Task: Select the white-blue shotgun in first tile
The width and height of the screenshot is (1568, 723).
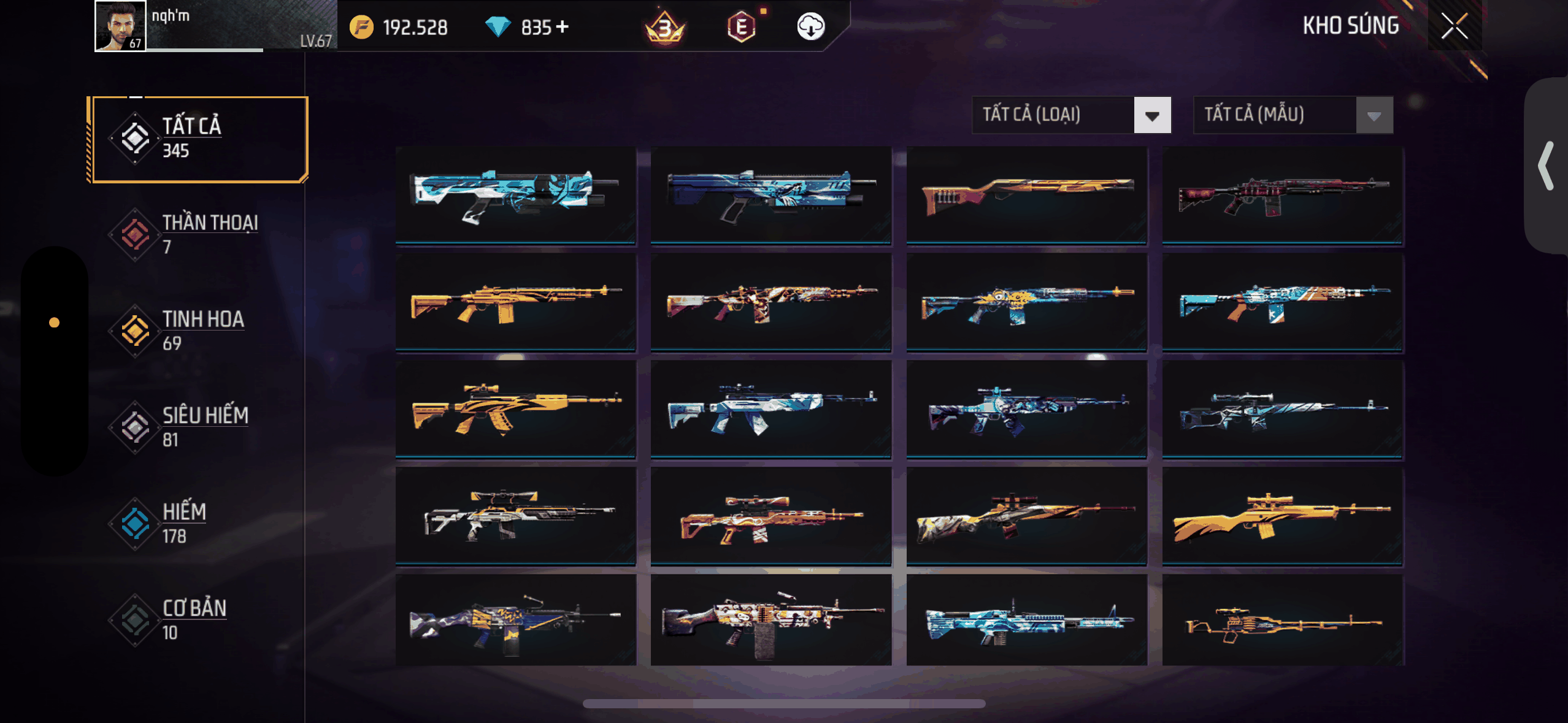Action: [x=515, y=195]
